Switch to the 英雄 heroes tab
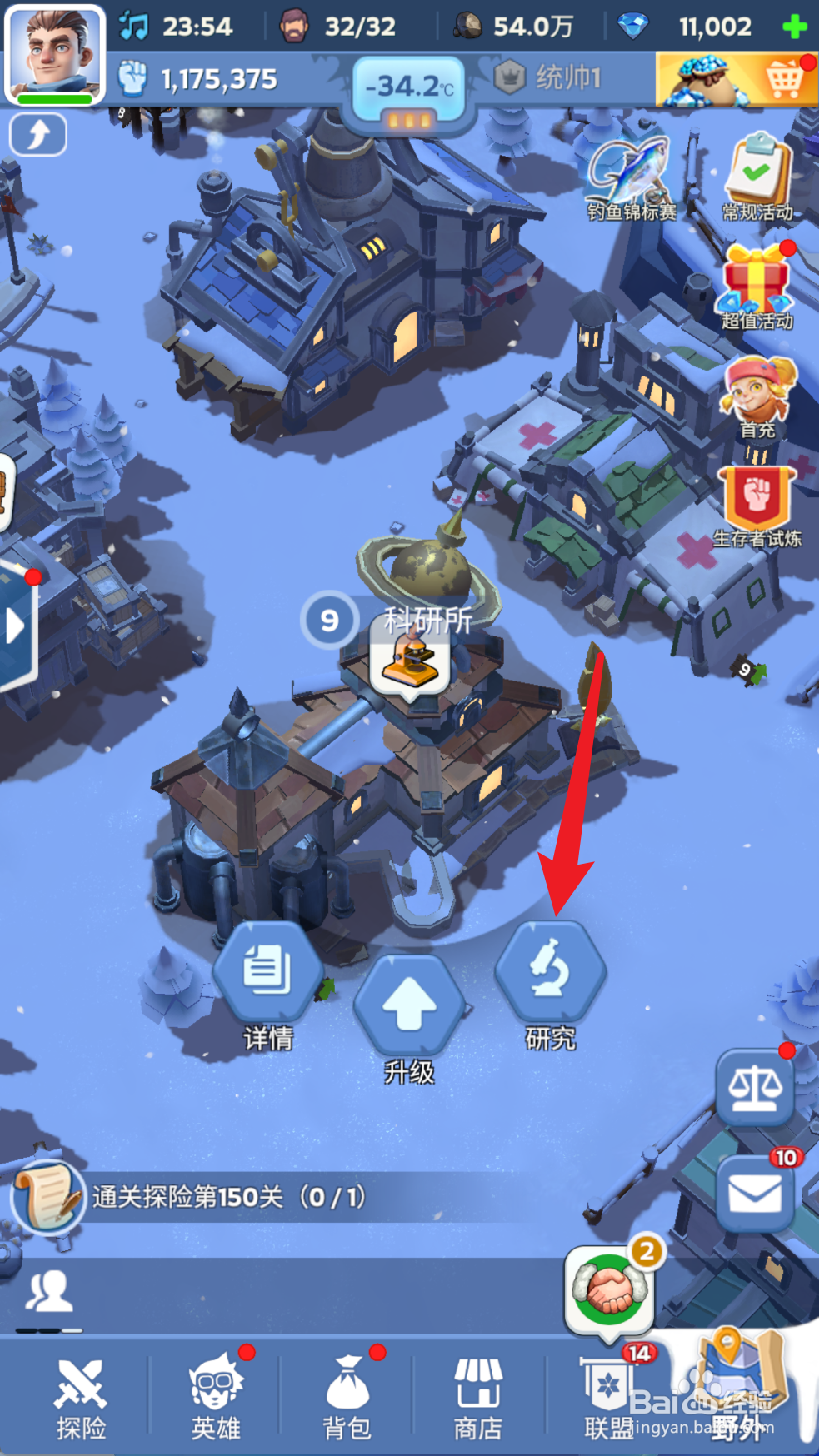 (215, 1399)
